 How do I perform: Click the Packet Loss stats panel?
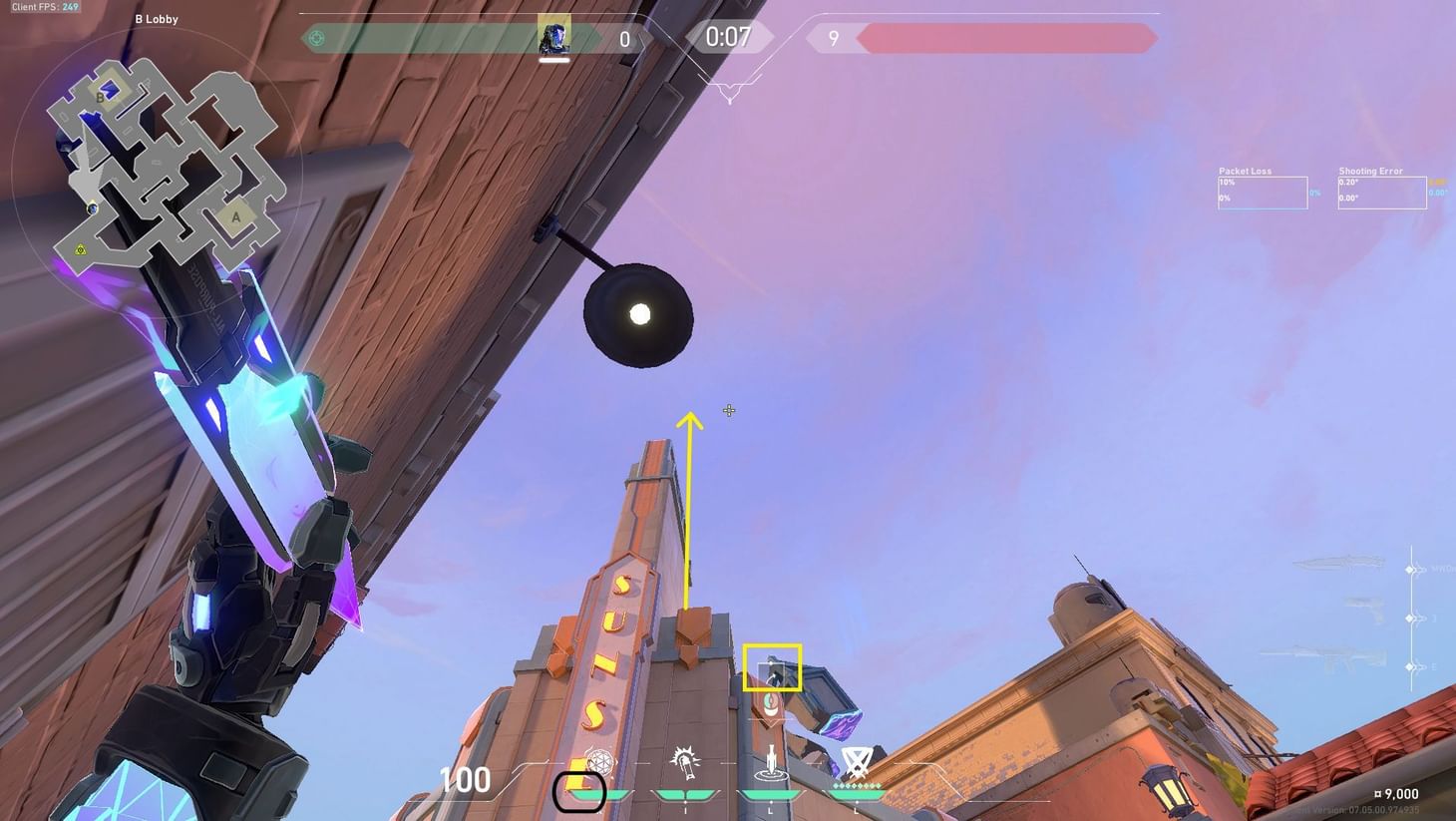1263,188
